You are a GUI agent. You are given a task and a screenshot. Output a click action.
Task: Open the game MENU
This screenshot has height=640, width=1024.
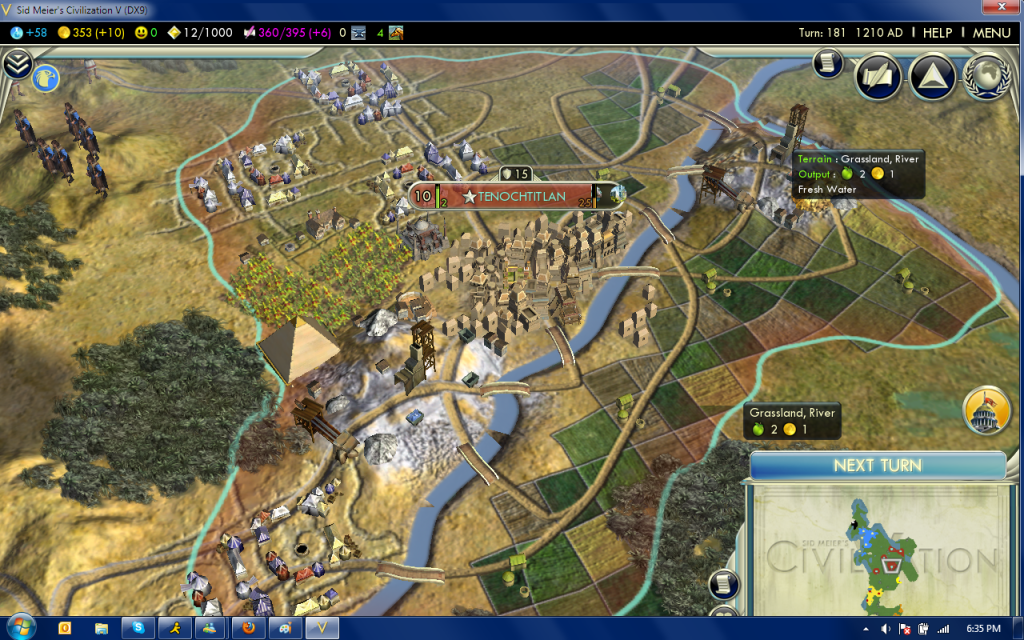click(x=991, y=32)
